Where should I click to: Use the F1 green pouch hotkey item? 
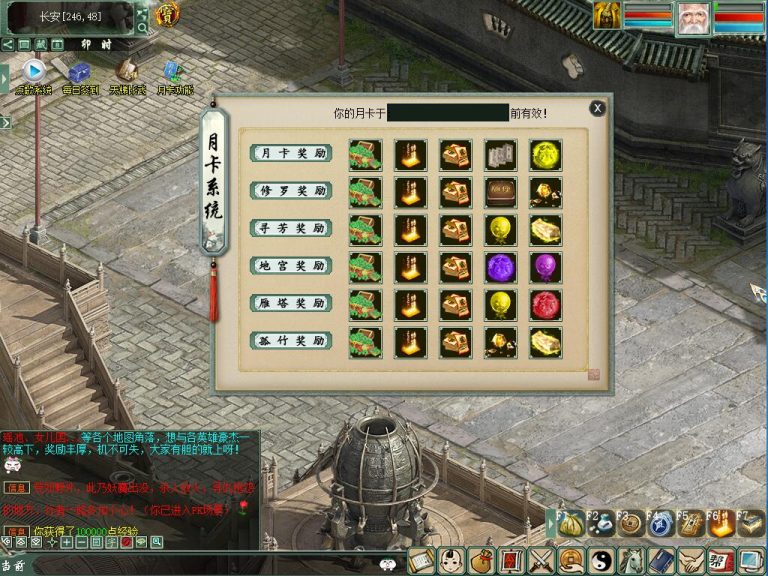(571, 524)
